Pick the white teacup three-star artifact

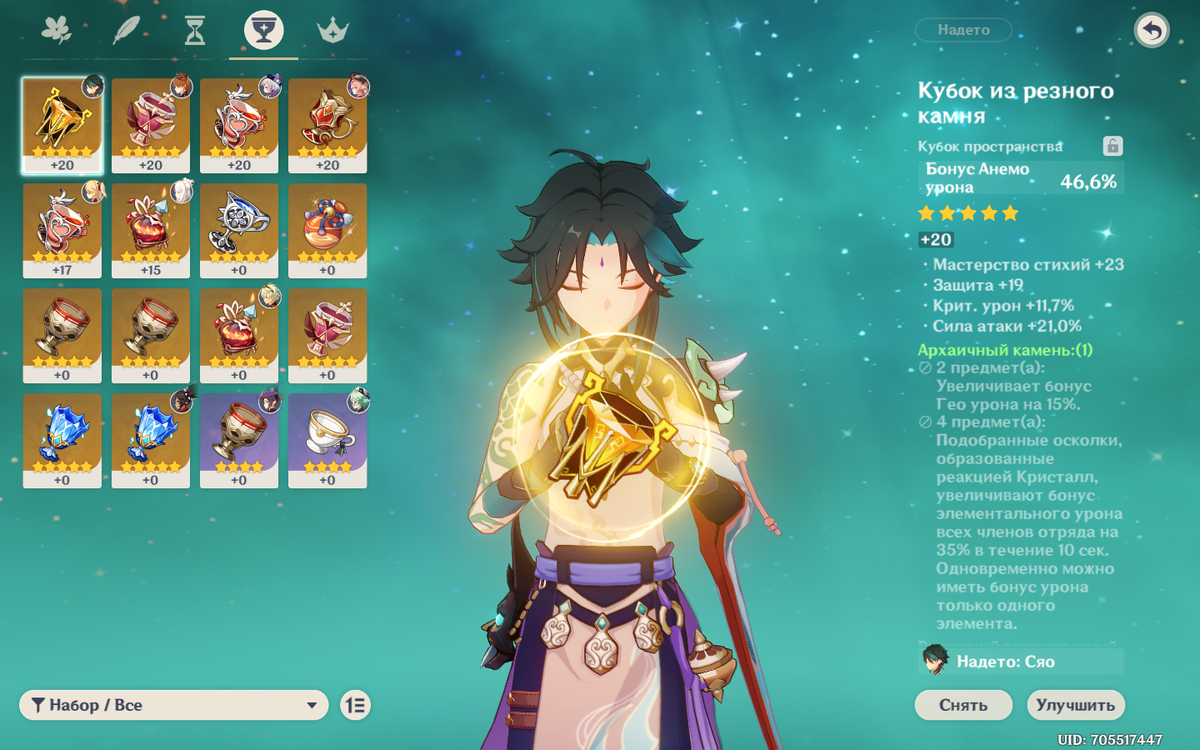[x=327, y=440]
